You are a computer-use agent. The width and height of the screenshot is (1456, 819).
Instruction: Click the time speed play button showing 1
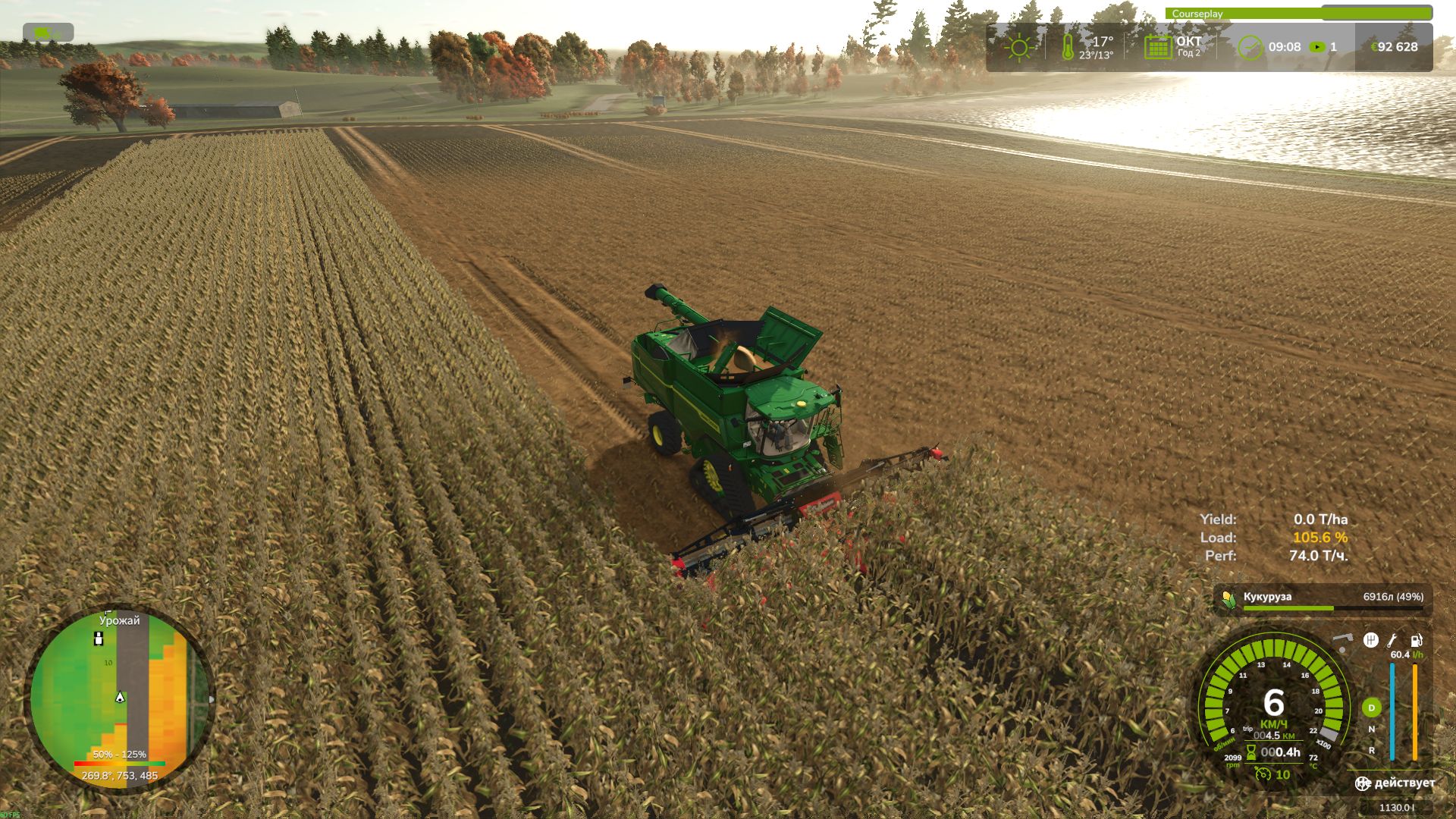(1316, 46)
